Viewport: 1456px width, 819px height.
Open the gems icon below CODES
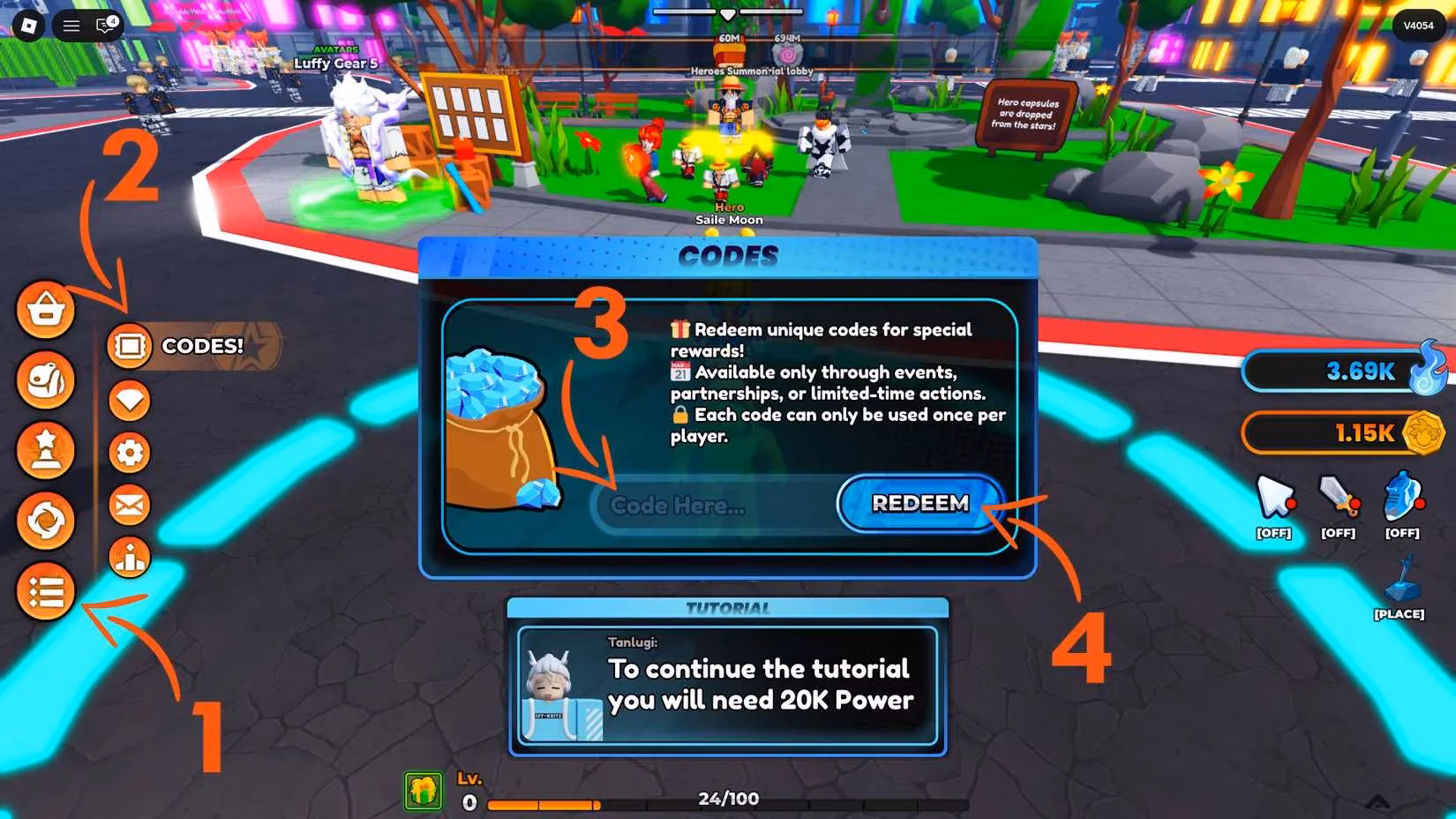[129, 399]
